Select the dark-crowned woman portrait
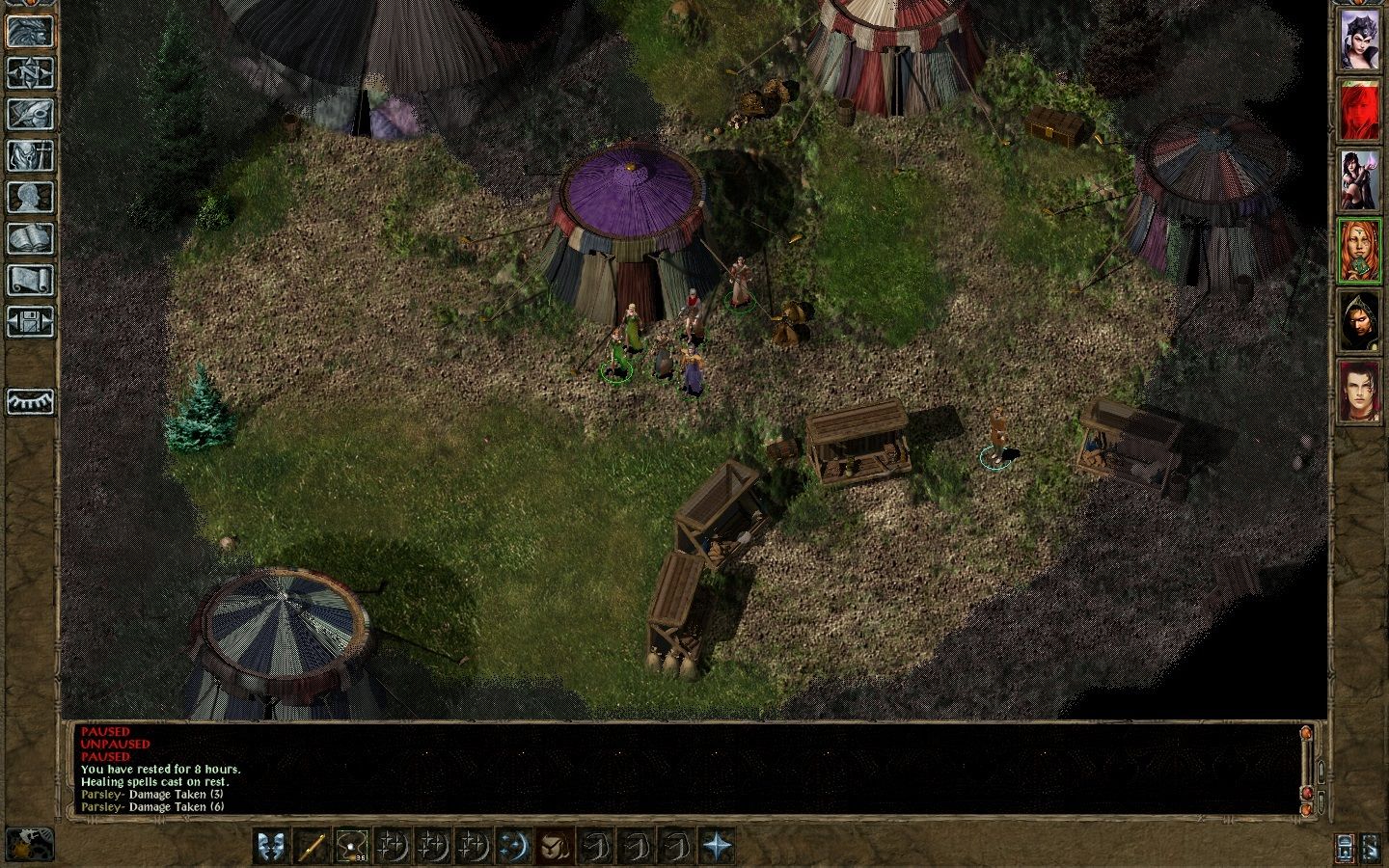Screen dimensions: 1389x868 [x=1358, y=41]
